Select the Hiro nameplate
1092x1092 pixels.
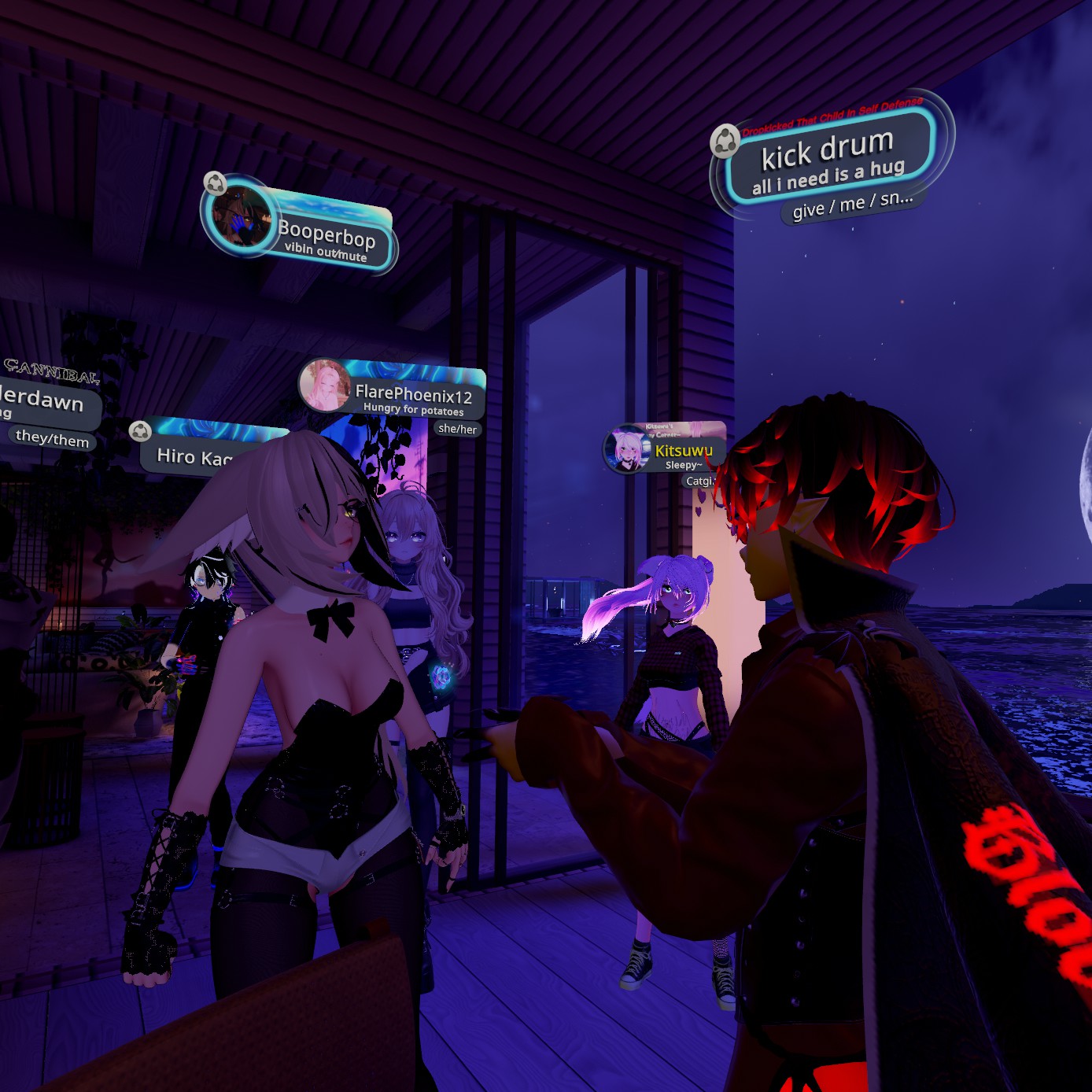pyautogui.click(x=194, y=456)
